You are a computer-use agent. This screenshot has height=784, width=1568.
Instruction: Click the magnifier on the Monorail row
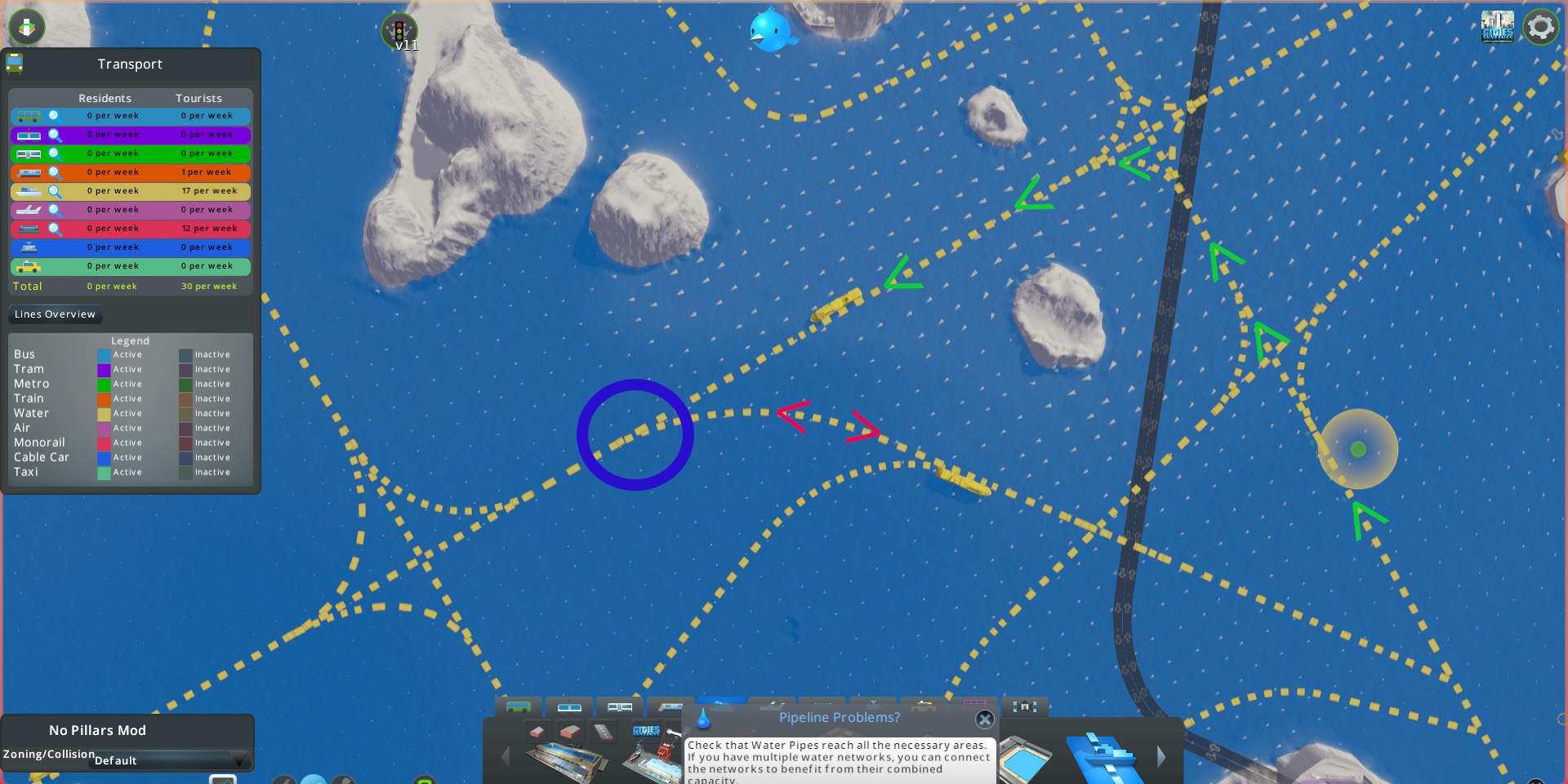[55, 229]
